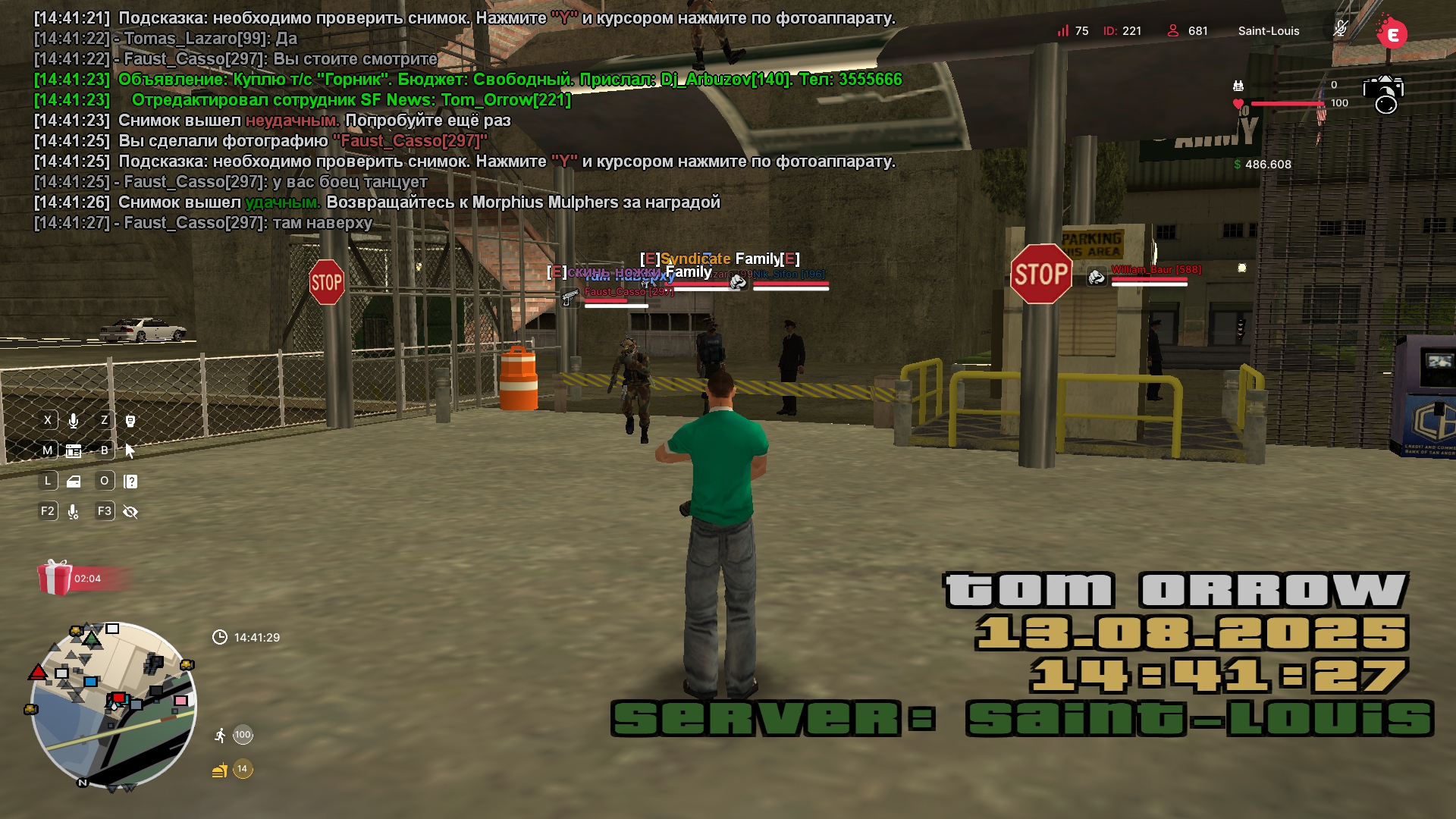The height and width of the screenshot is (819, 1456).
Task: Click the car door lock icon
Action: [x=74, y=482]
